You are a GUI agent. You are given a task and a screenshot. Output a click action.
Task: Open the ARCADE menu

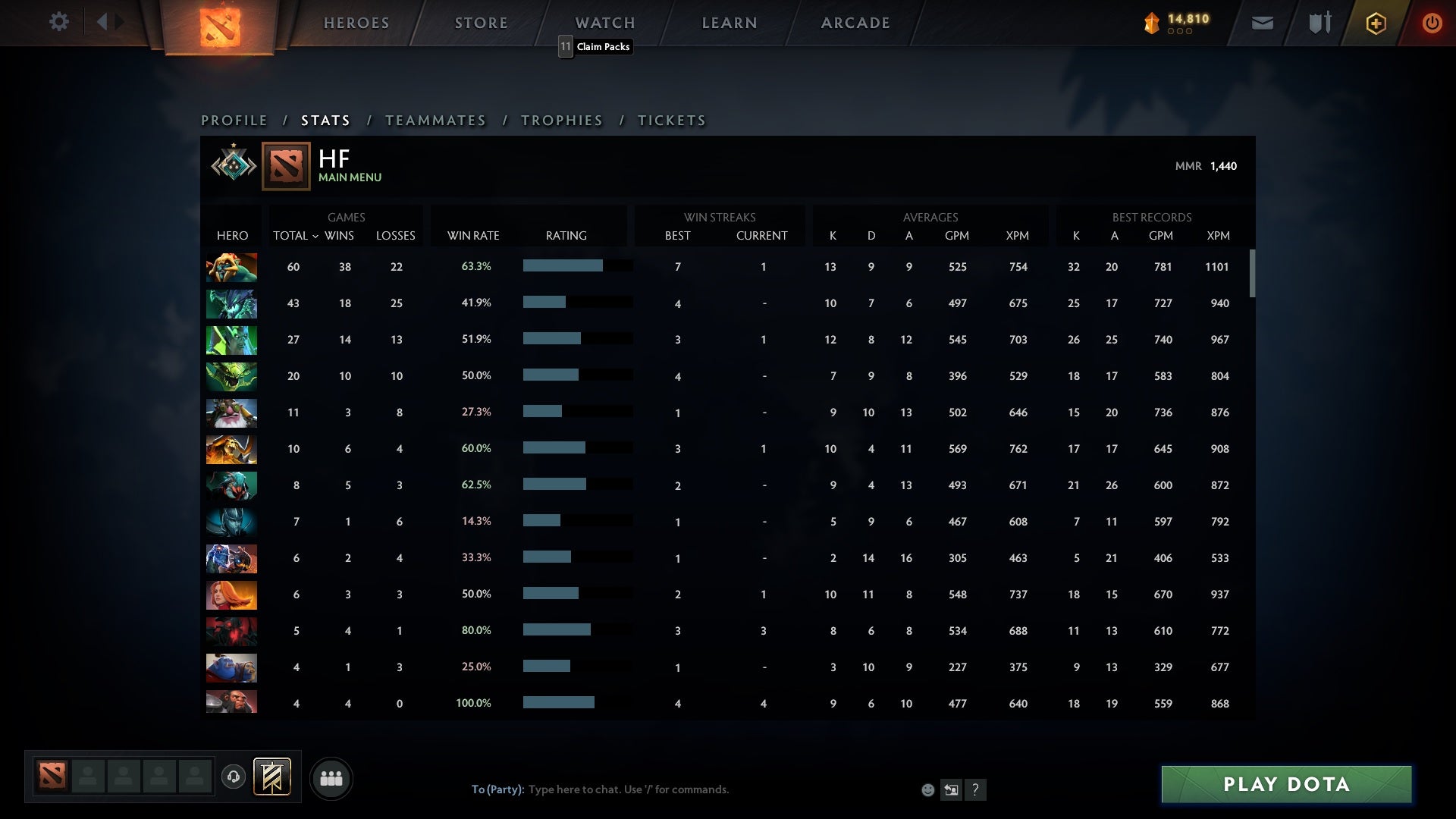(x=855, y=23)
